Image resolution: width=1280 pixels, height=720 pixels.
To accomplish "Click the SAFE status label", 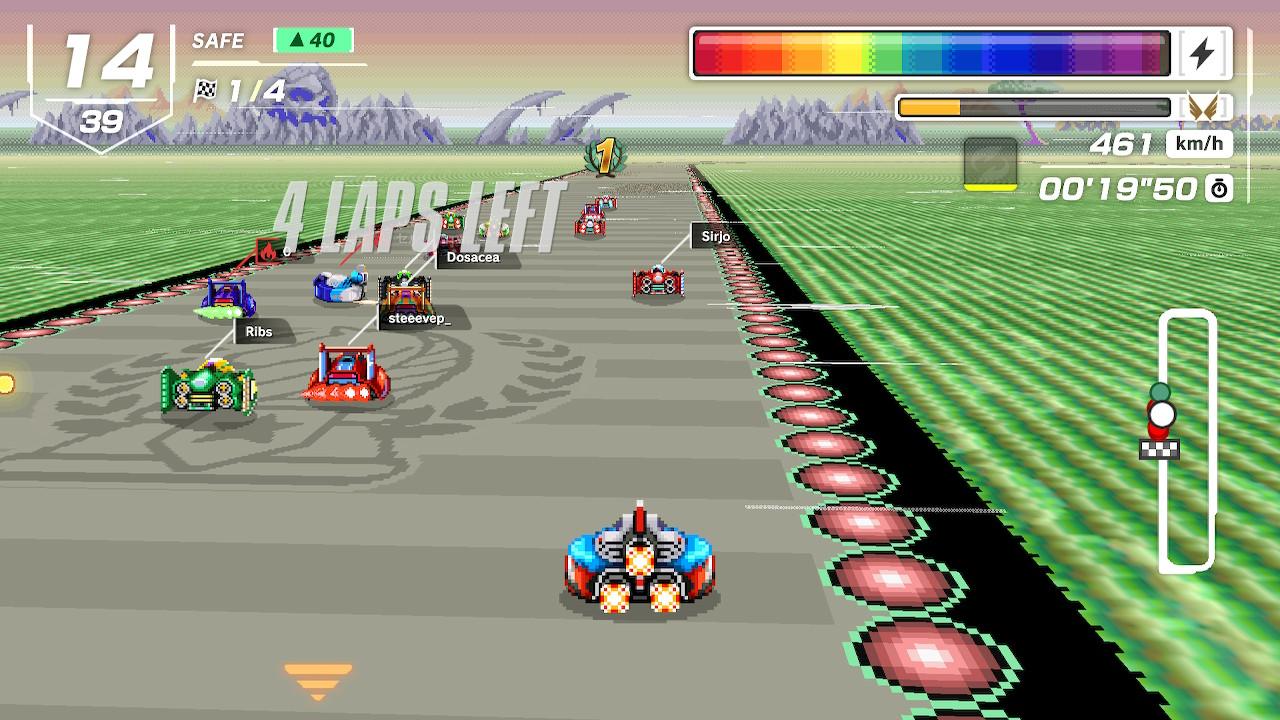I will click(218, 41).
